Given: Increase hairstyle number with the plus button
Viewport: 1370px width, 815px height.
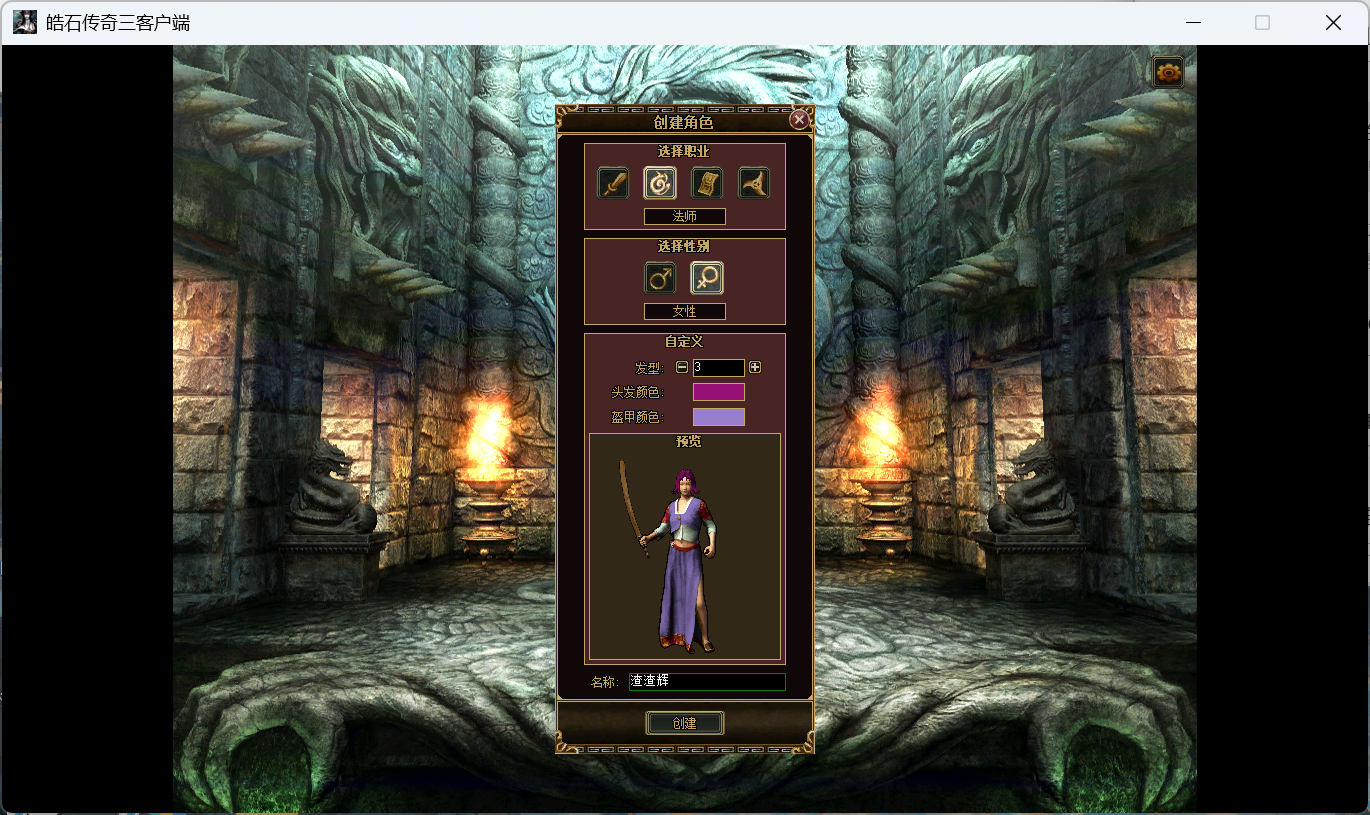Looking at the screenshot, I should tap(754, 367).
